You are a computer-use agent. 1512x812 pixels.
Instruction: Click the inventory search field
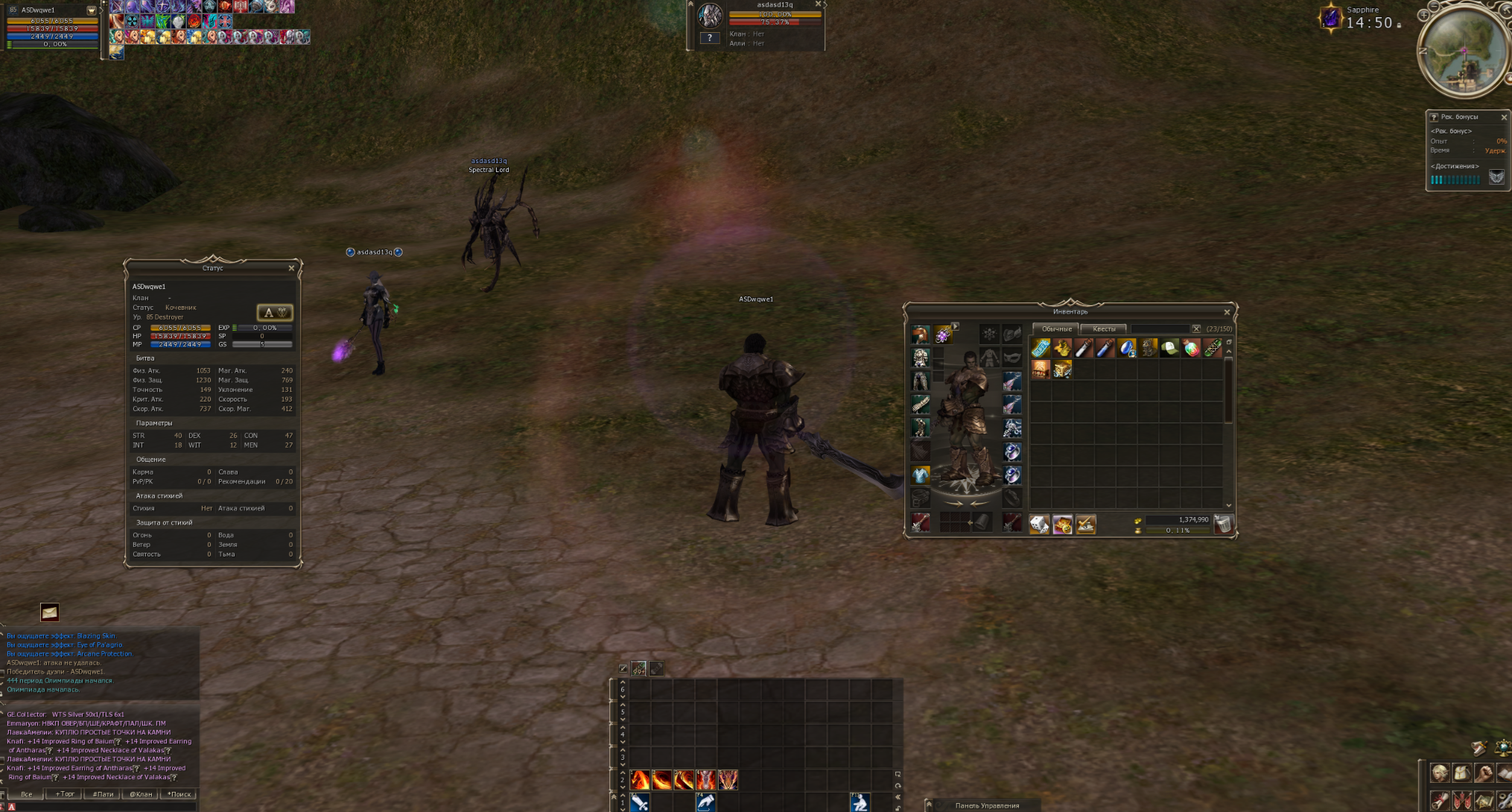coord(1159,329)
